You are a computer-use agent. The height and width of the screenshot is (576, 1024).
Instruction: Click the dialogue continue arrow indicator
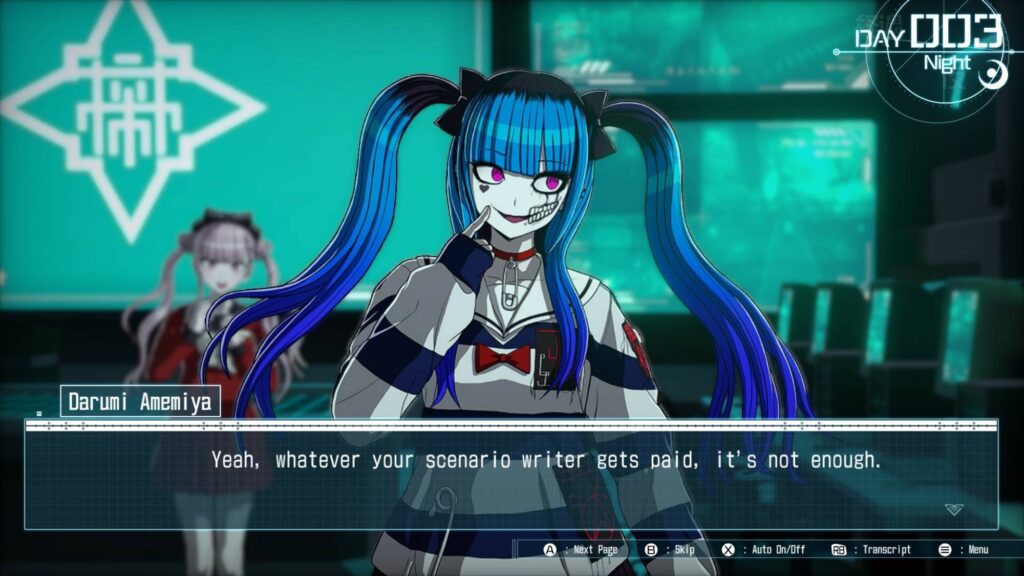pyautogui.click(x=954, y=509)
